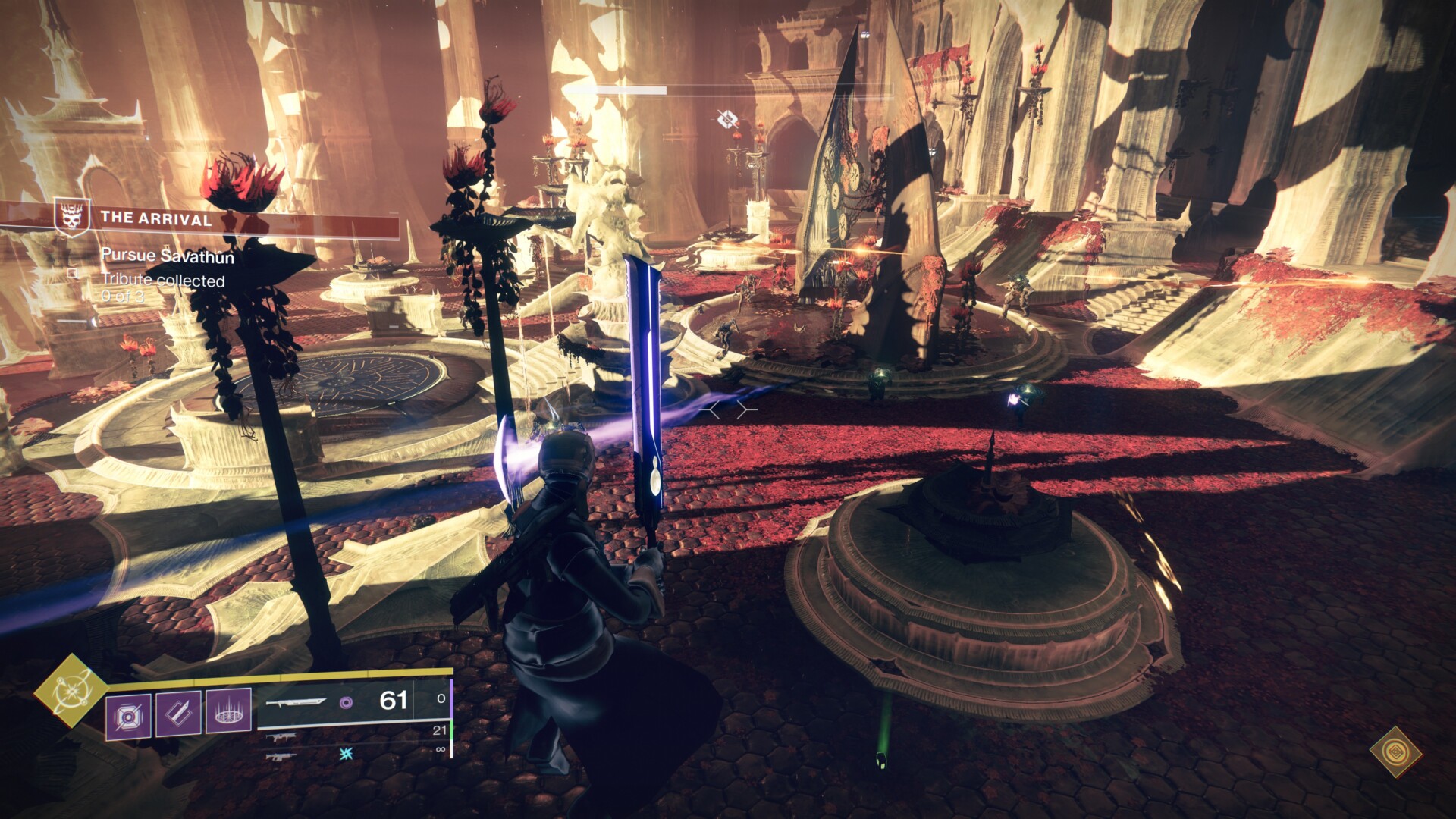Click the Pursue Savathûn objective text
1456x819 pixels.
tap(168, 256)
